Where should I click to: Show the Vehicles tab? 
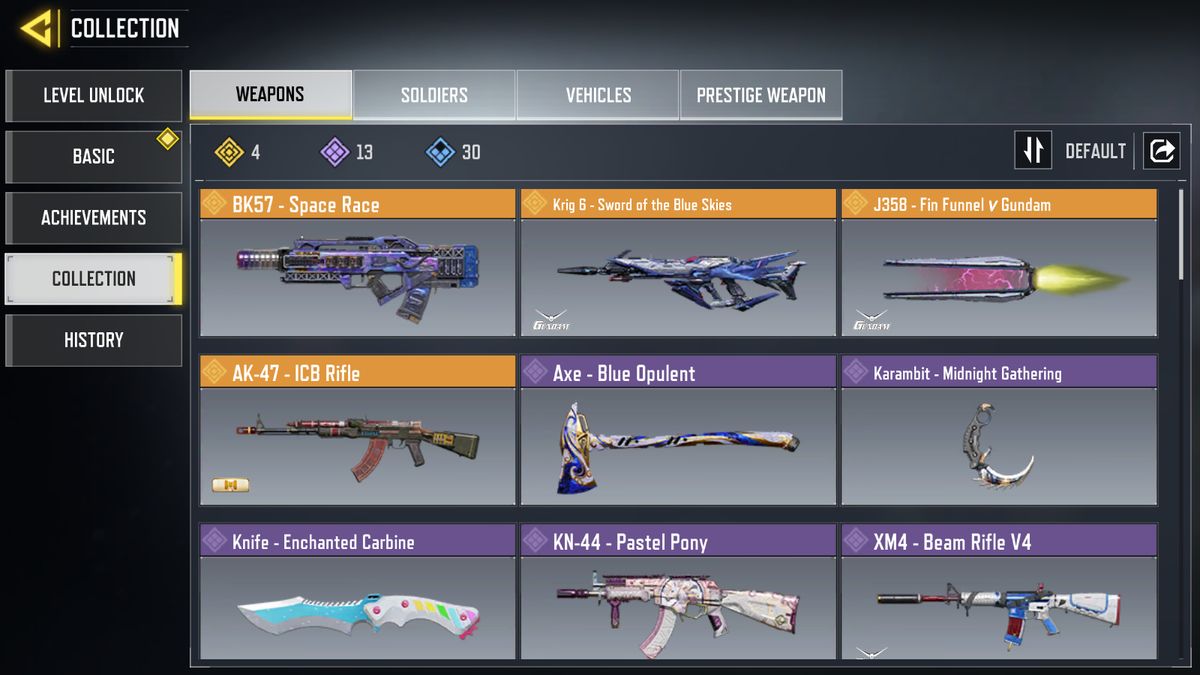(x=598, y=95)
